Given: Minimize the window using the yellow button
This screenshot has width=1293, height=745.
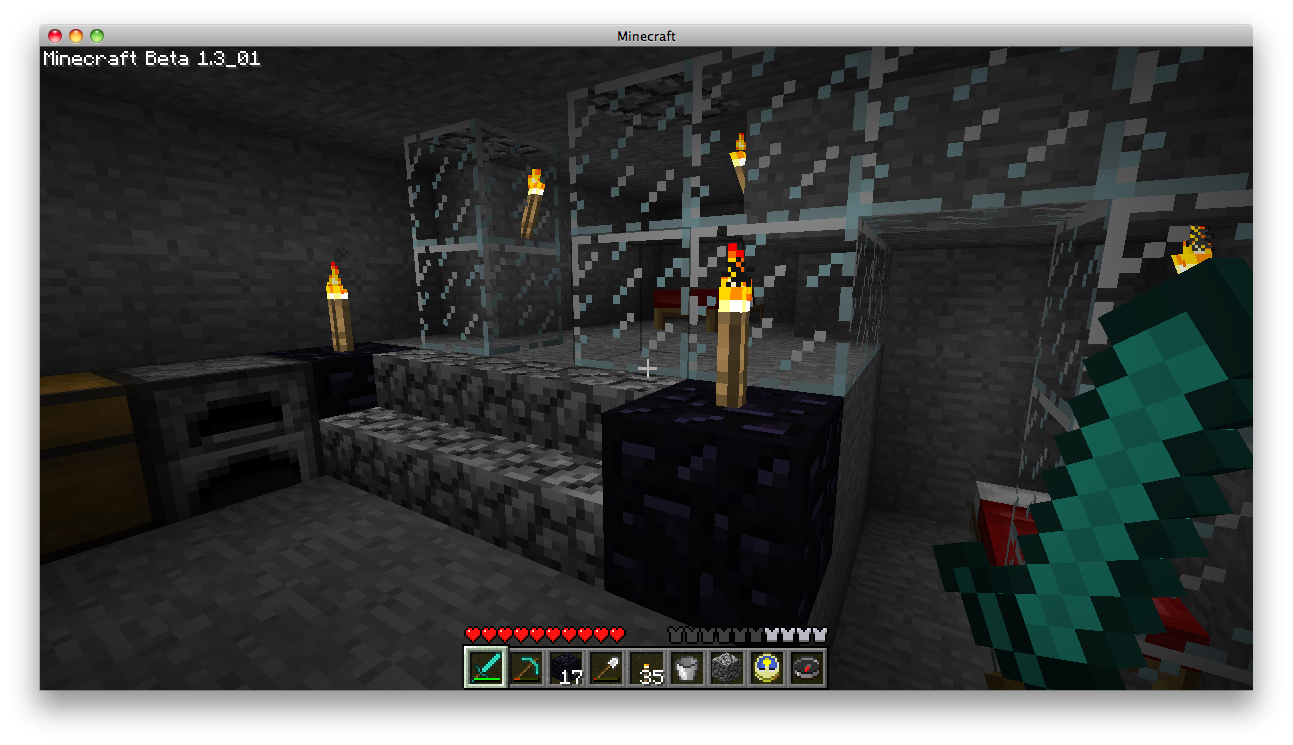Looking at the screenshot, I should pos(76,36).
